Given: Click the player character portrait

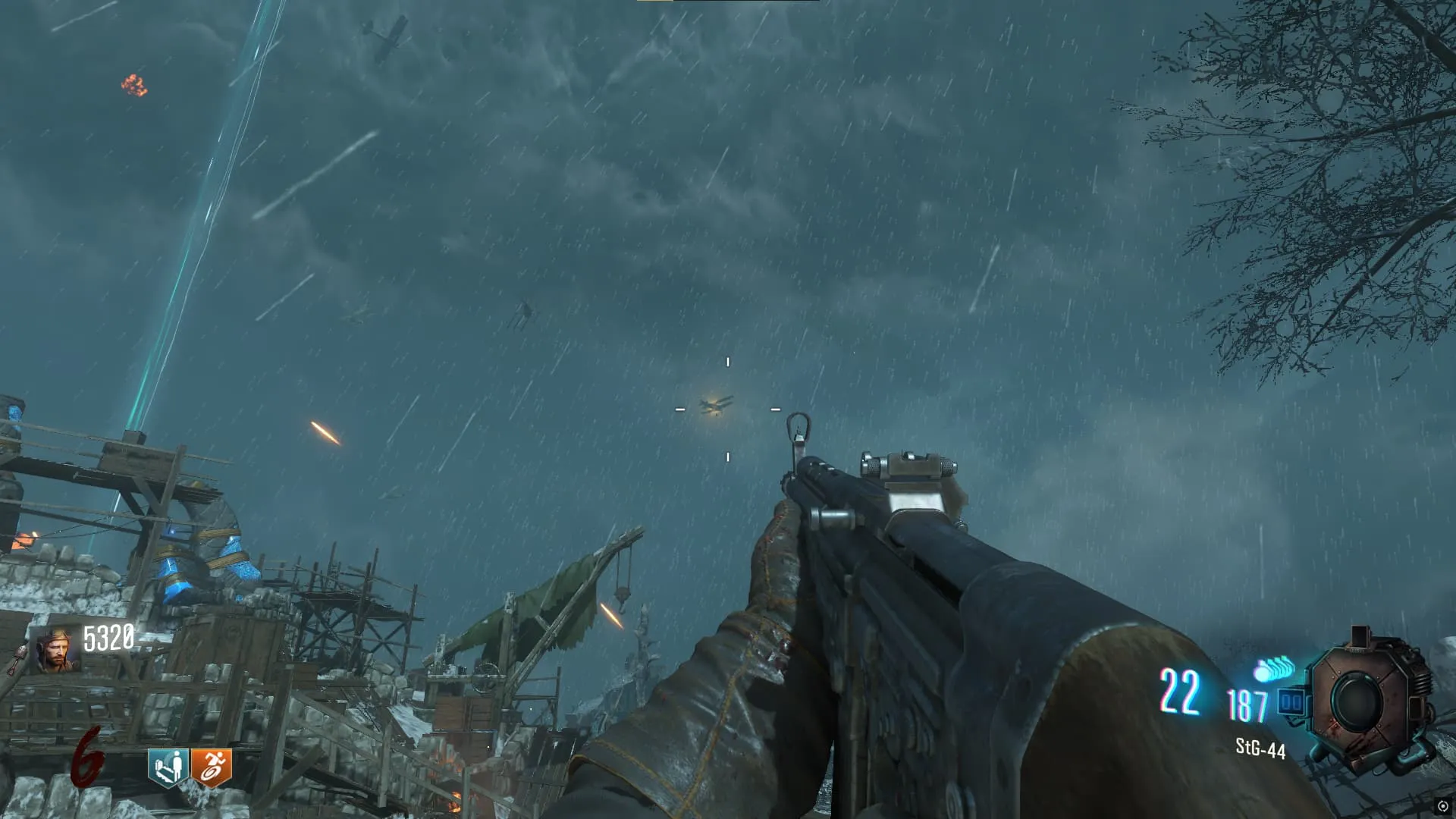Looking at the screenshot, I should [55, 651].
